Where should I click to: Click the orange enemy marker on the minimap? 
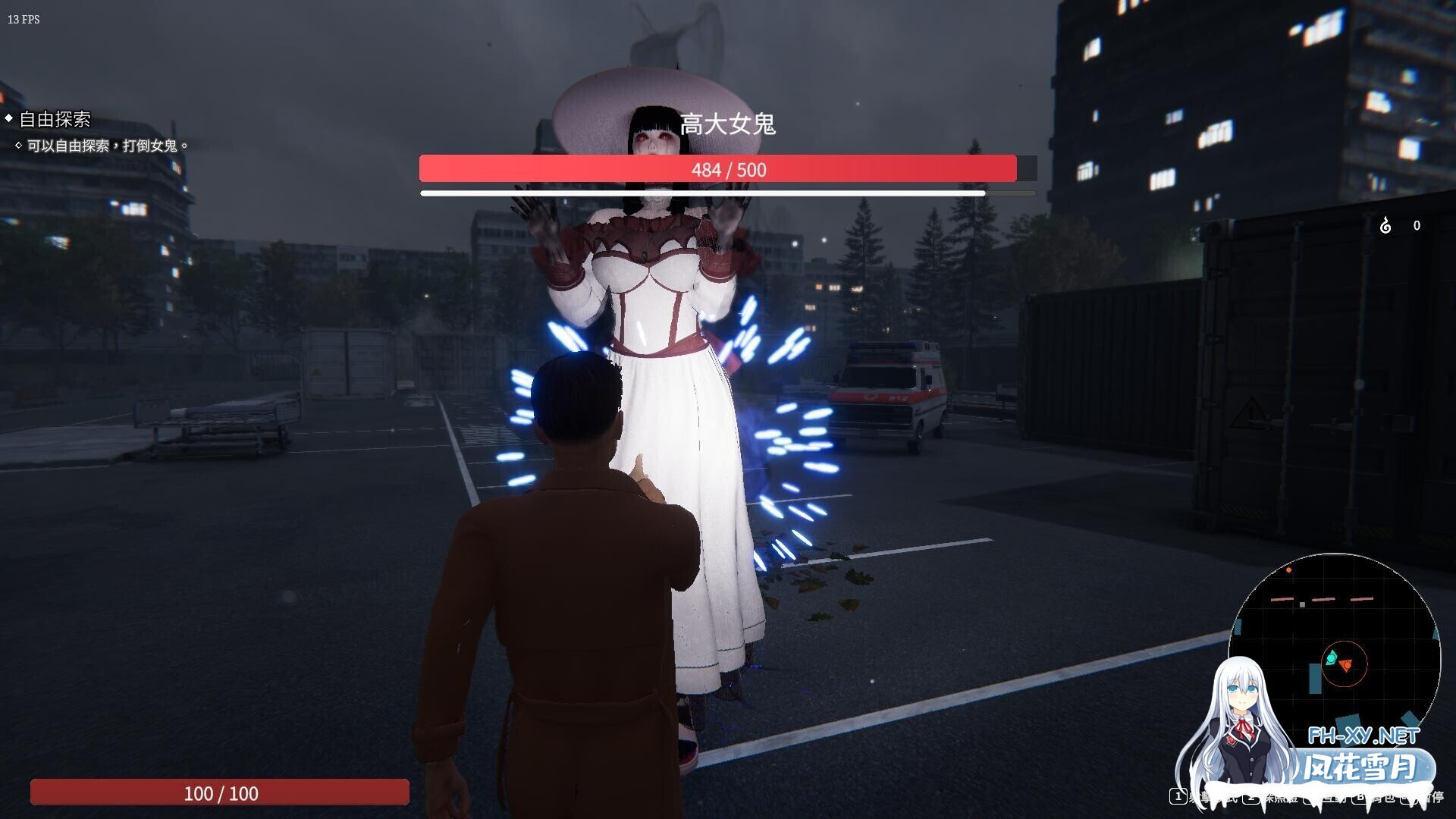tap(1346, 666)
